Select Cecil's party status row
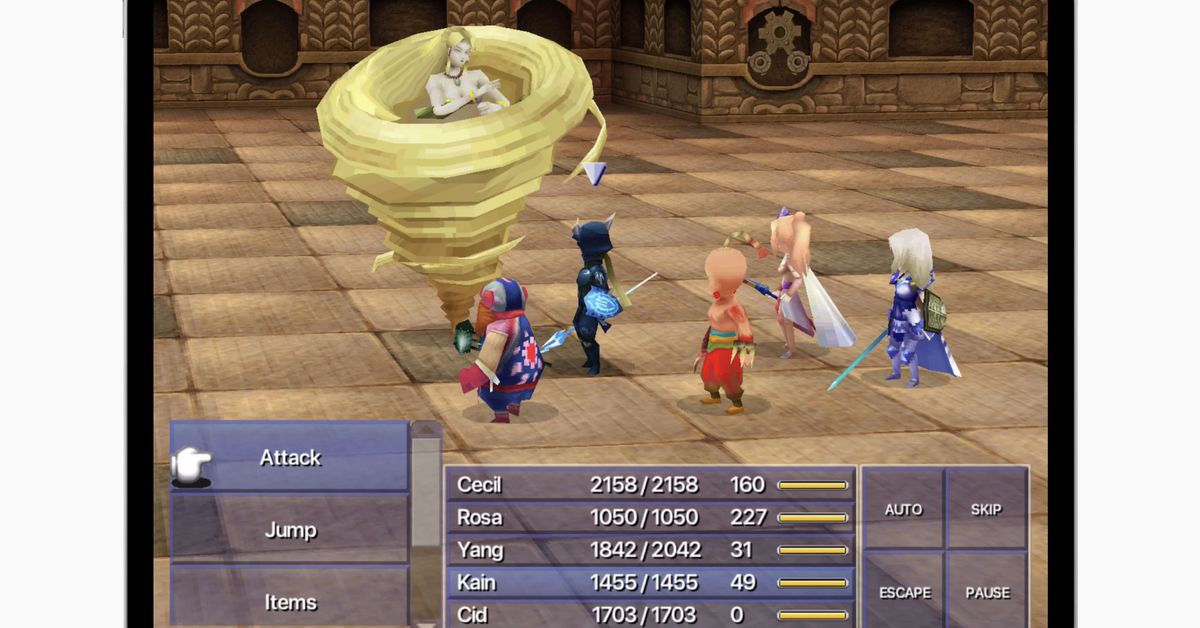This screenshot has width=1200, height=628. [x=650, y=485]
